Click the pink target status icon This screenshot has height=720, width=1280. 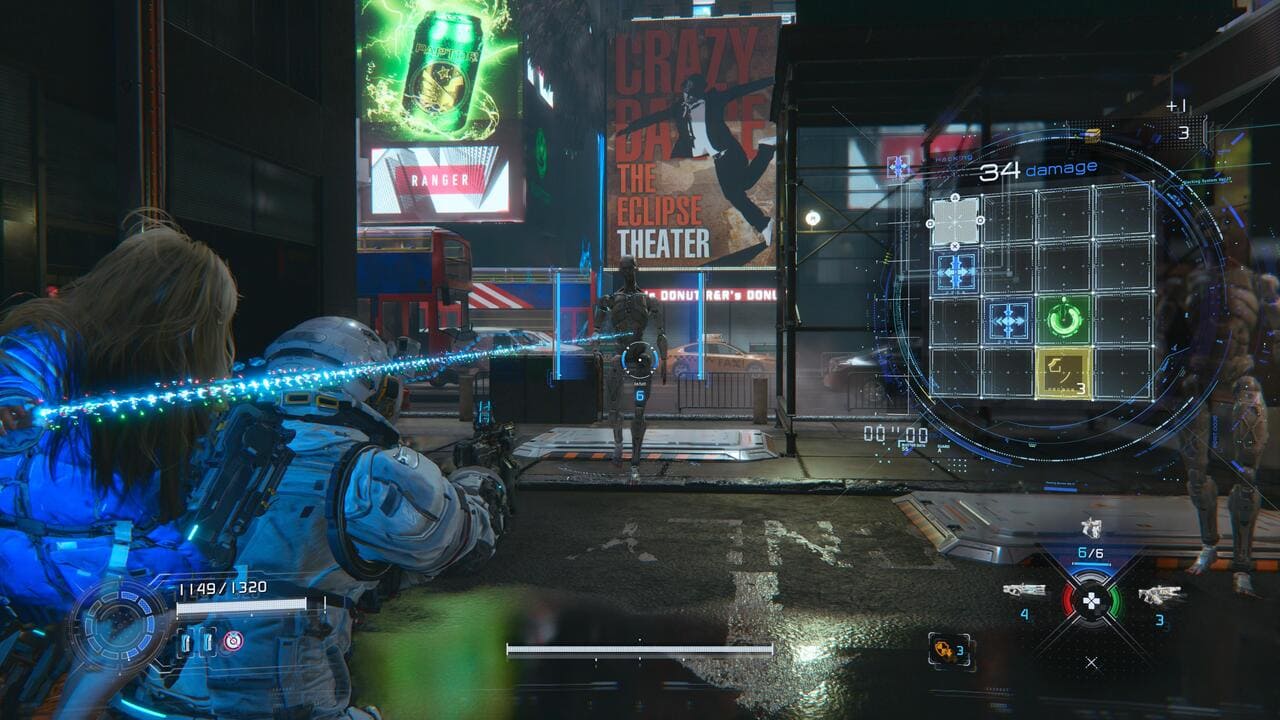click(233, 640)
